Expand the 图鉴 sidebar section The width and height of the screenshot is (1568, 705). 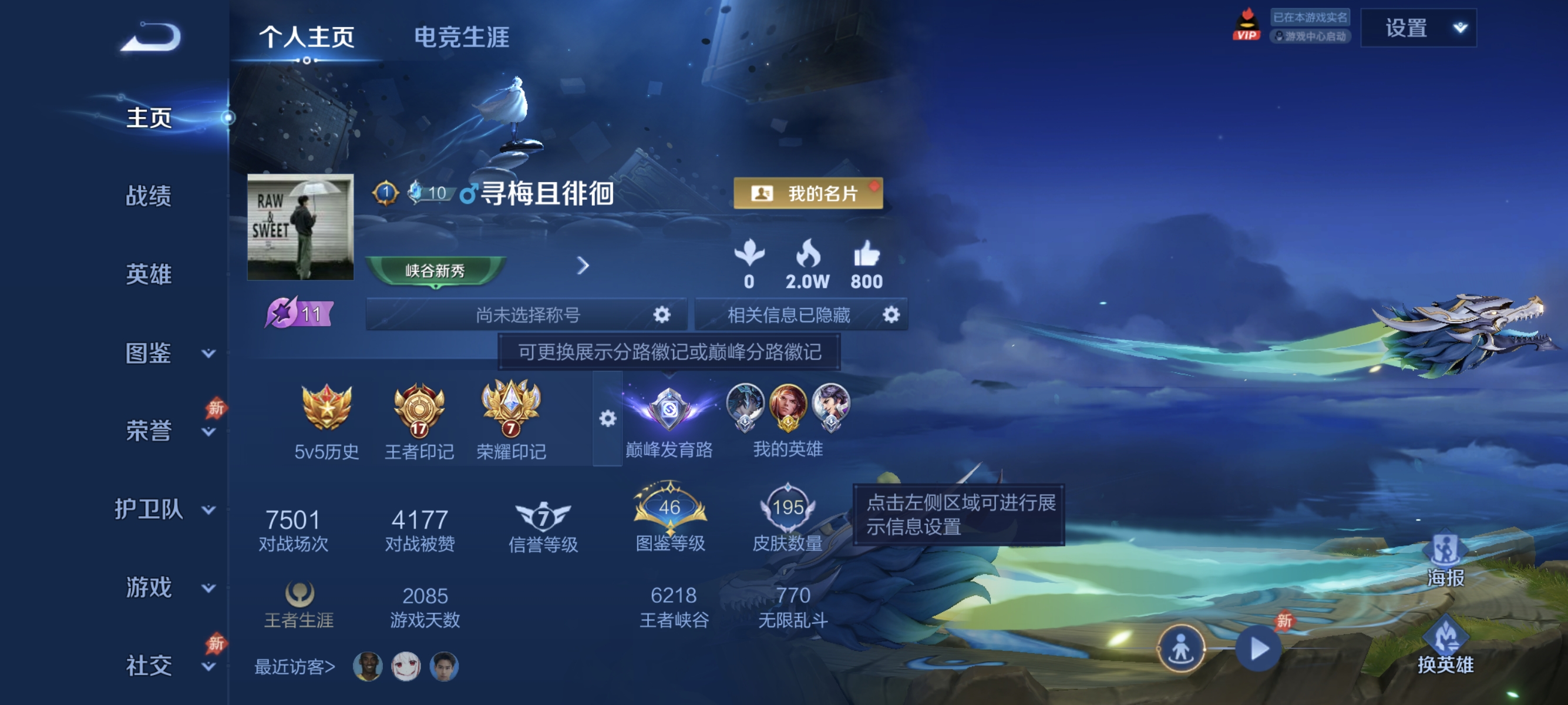click(150, 353)
